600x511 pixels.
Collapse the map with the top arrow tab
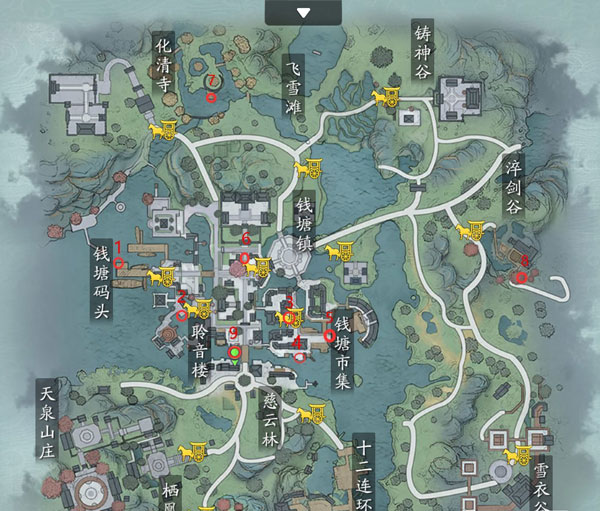(x=304, y=11)
